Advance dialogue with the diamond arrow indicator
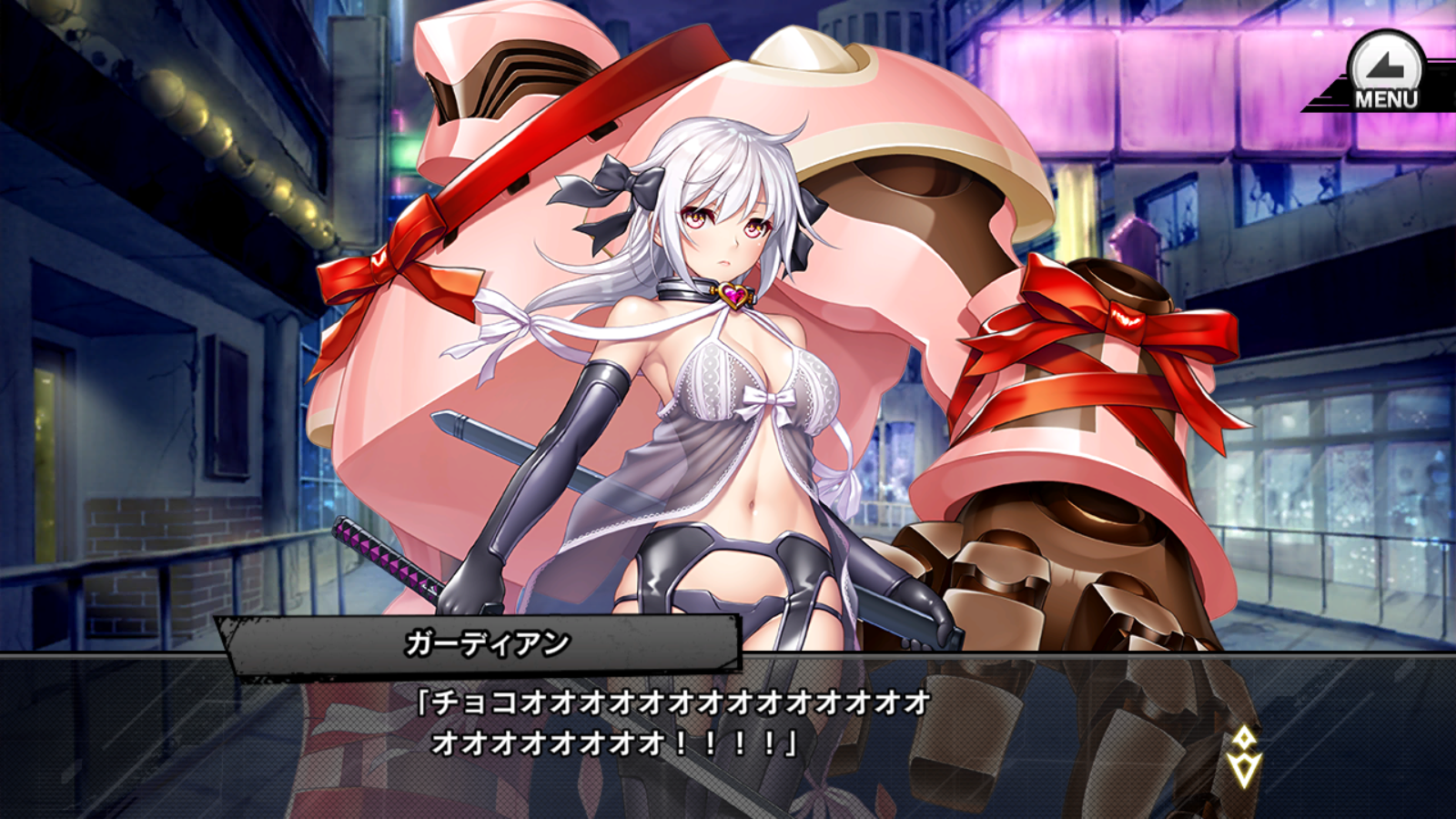Viewport: 1456px width, 819px height. click(1243, 757)
